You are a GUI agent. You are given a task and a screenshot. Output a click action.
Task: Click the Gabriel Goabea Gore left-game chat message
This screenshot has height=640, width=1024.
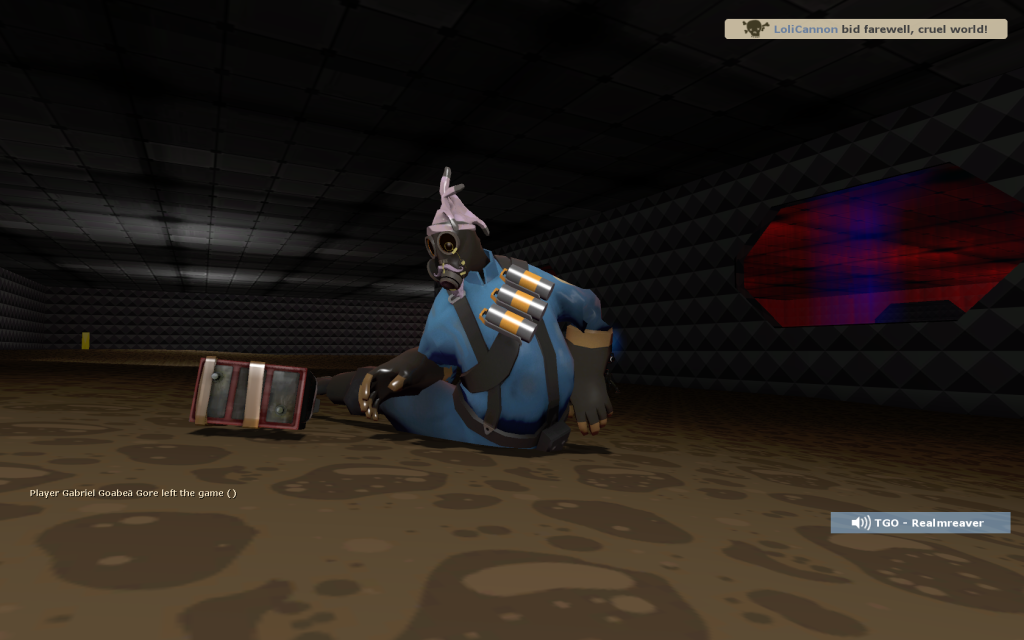tap(133, 493)
